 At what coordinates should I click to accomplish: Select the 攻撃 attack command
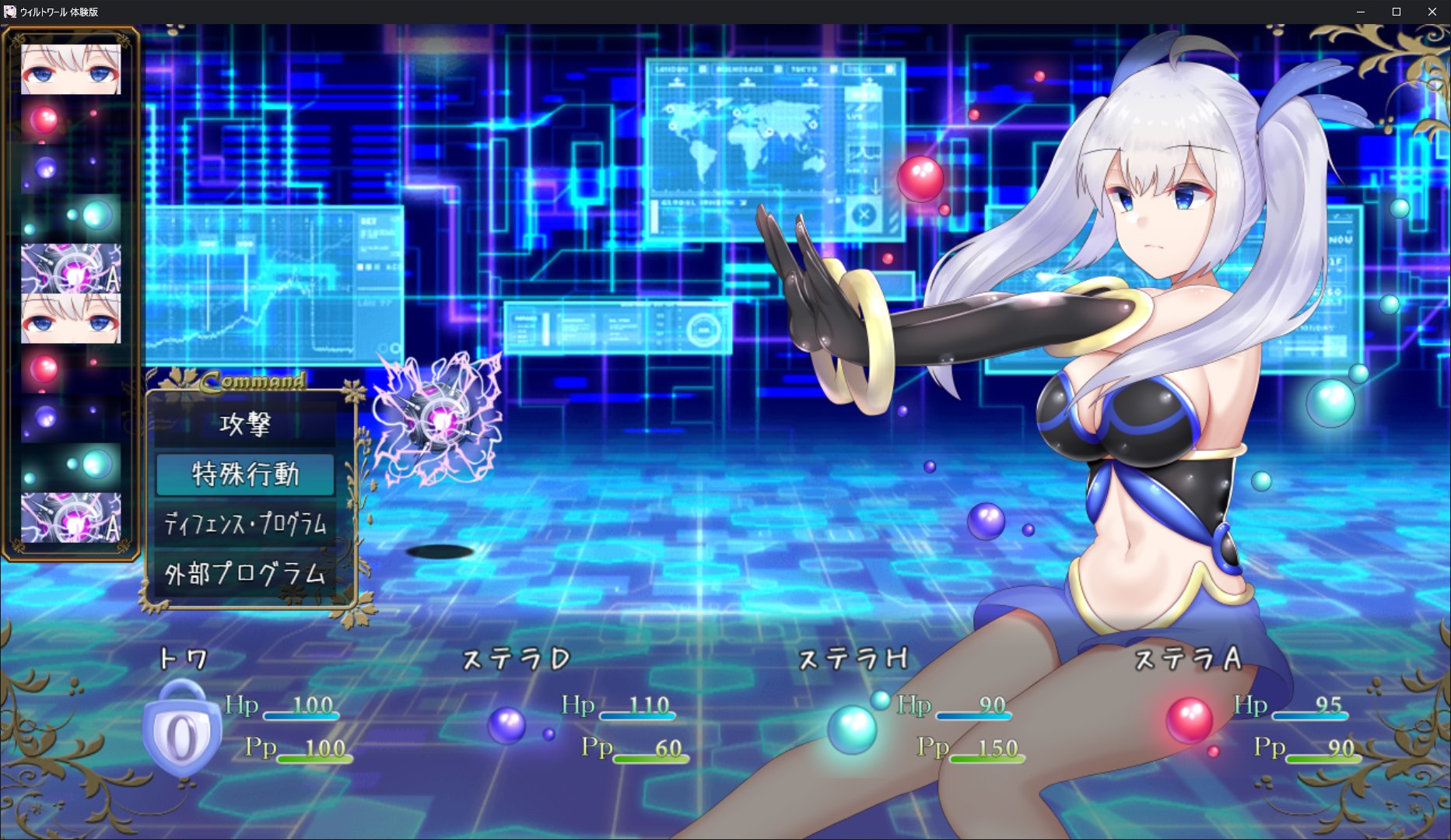coord(245,425)
